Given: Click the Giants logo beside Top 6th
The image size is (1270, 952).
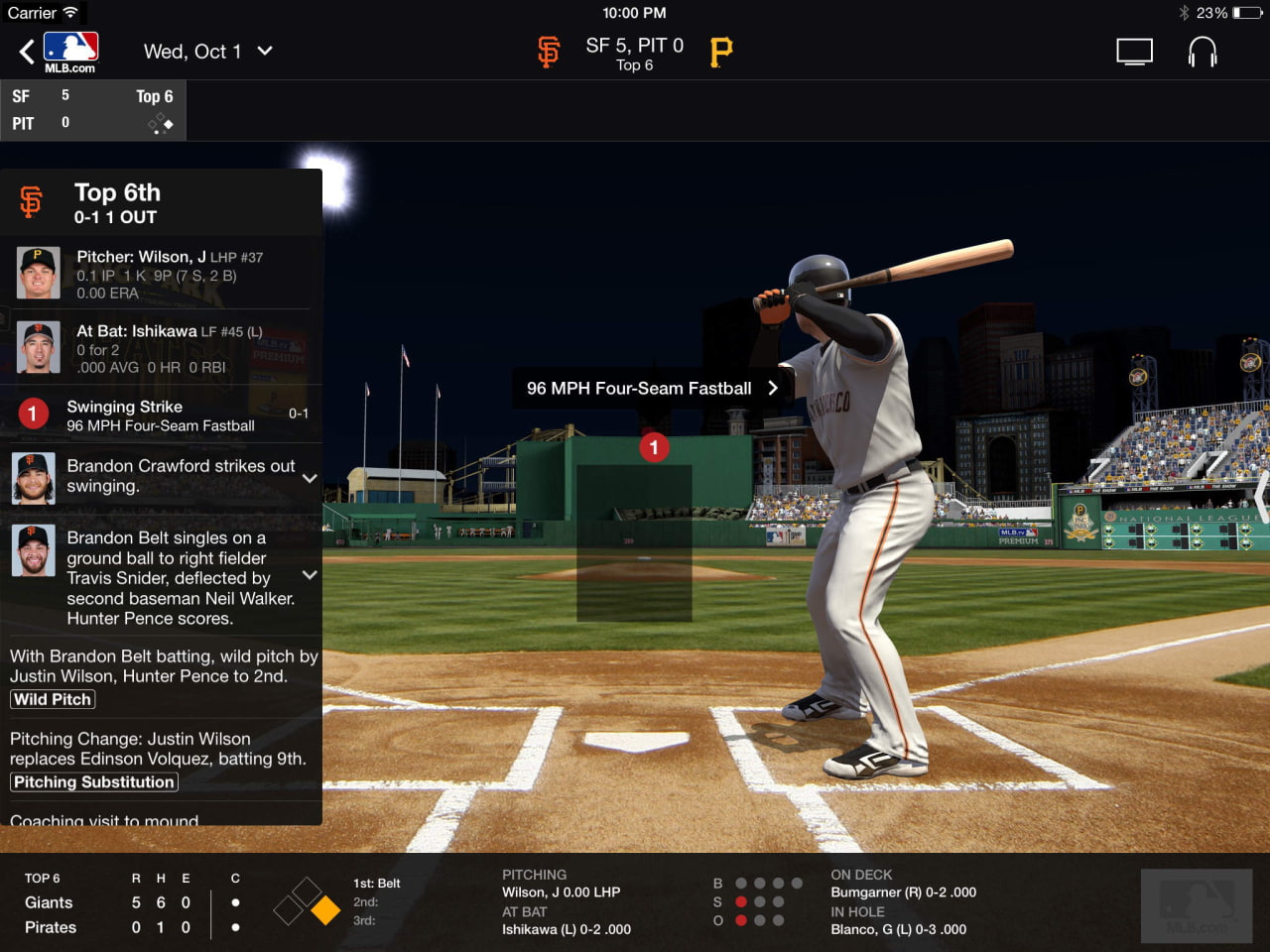Looking at the screenshot, I should click(x=31, y=201).
